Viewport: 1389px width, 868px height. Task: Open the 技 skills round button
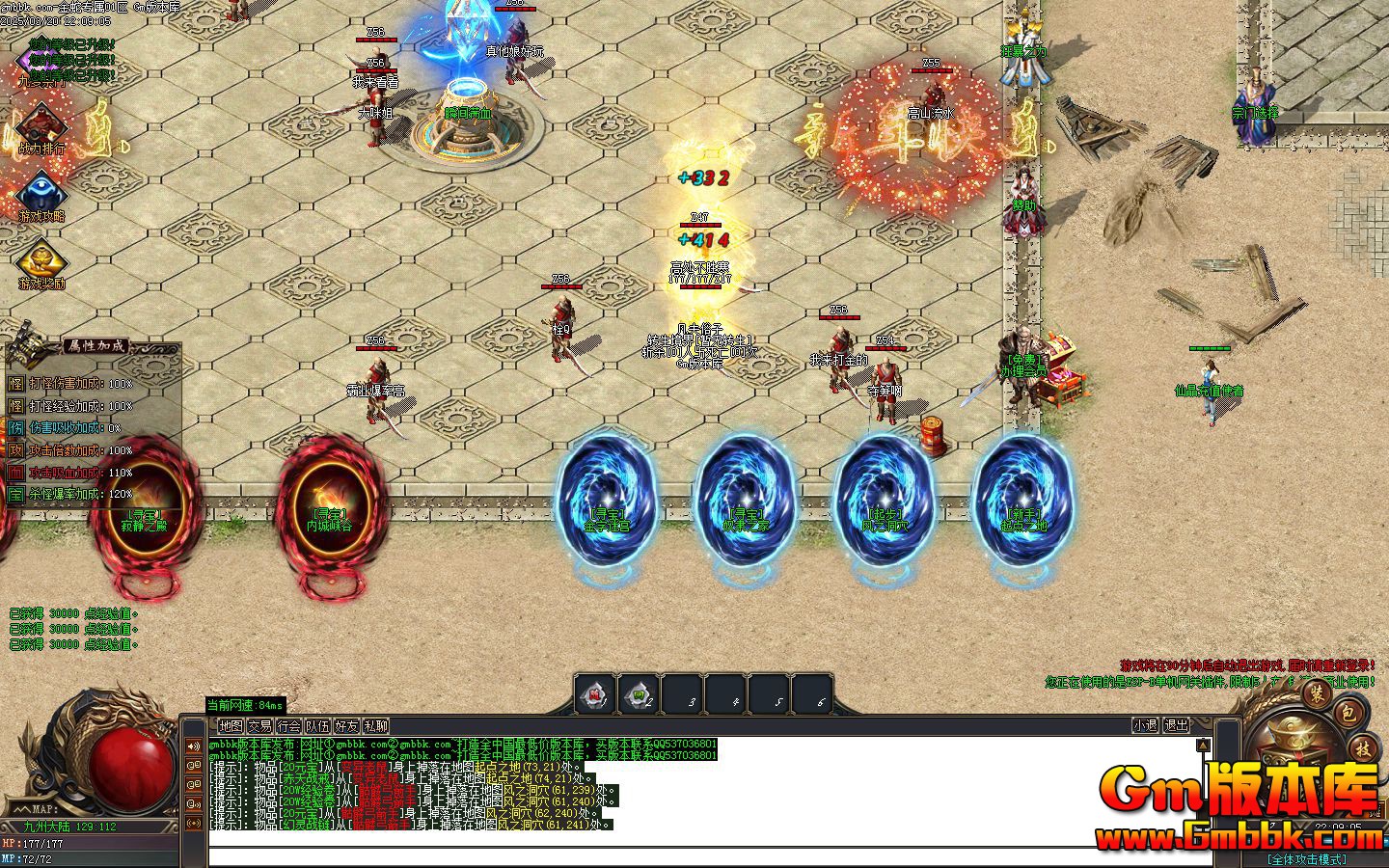(x=1363, y=748)
